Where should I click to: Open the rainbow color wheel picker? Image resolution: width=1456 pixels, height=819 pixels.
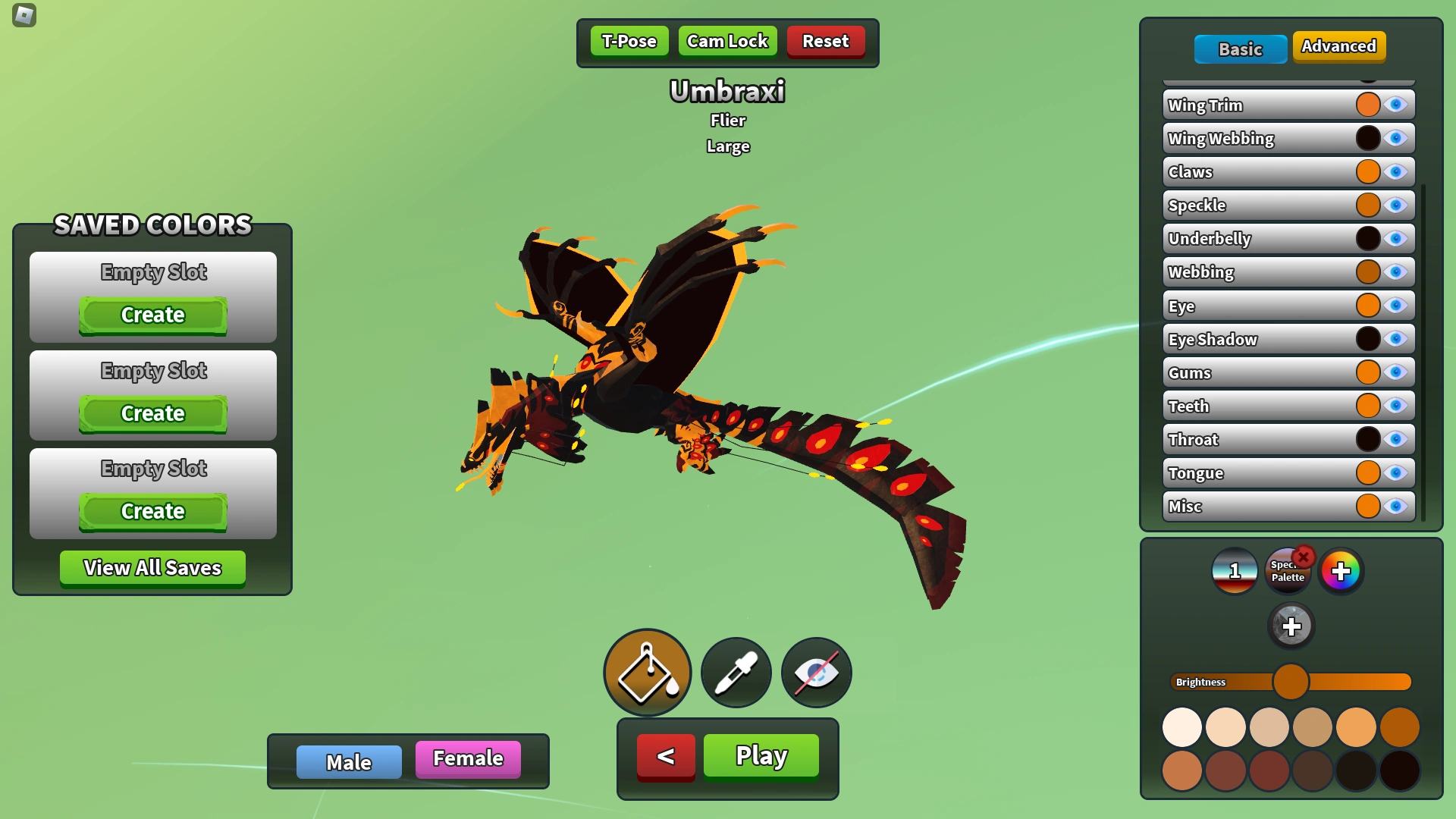(1342, 571)
